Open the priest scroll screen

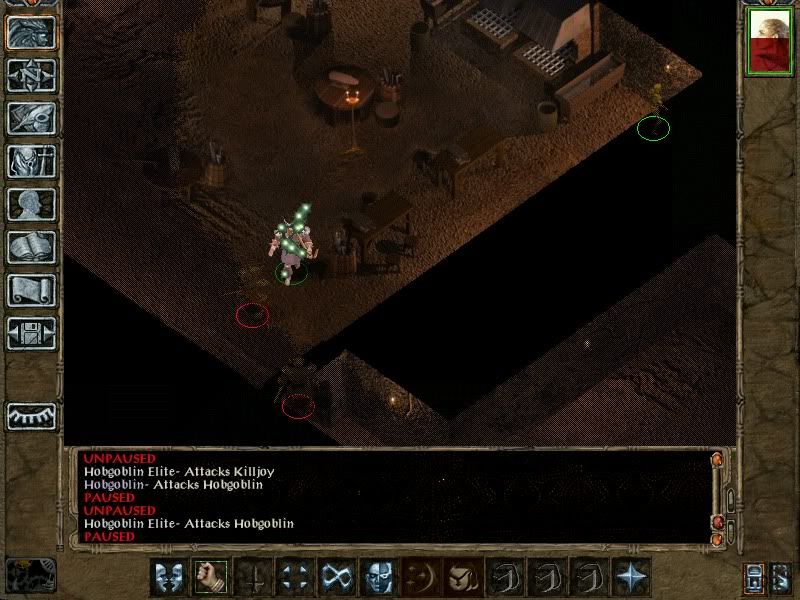pos(31,290)
